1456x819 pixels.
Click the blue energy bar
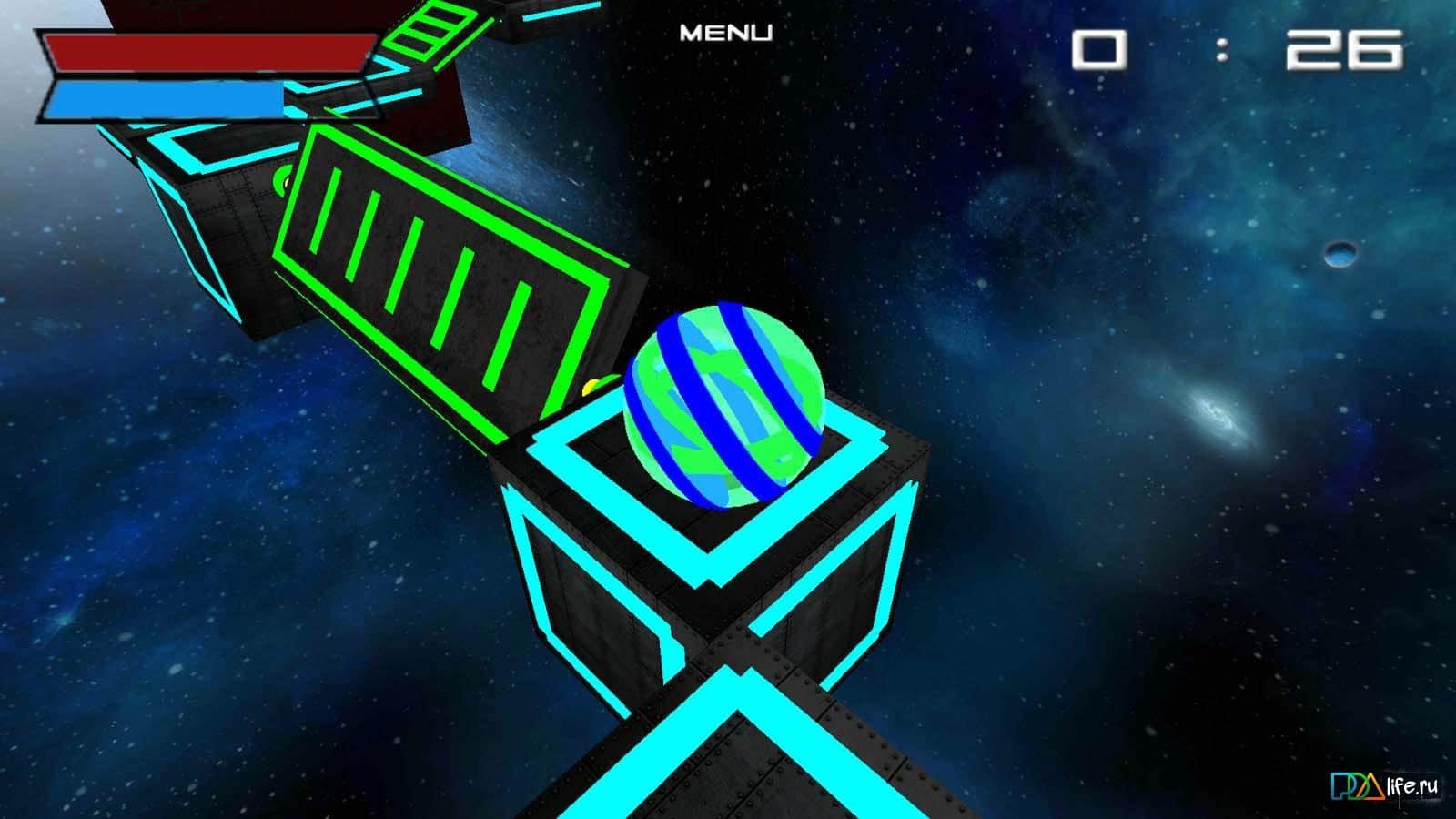coord(164,100)
